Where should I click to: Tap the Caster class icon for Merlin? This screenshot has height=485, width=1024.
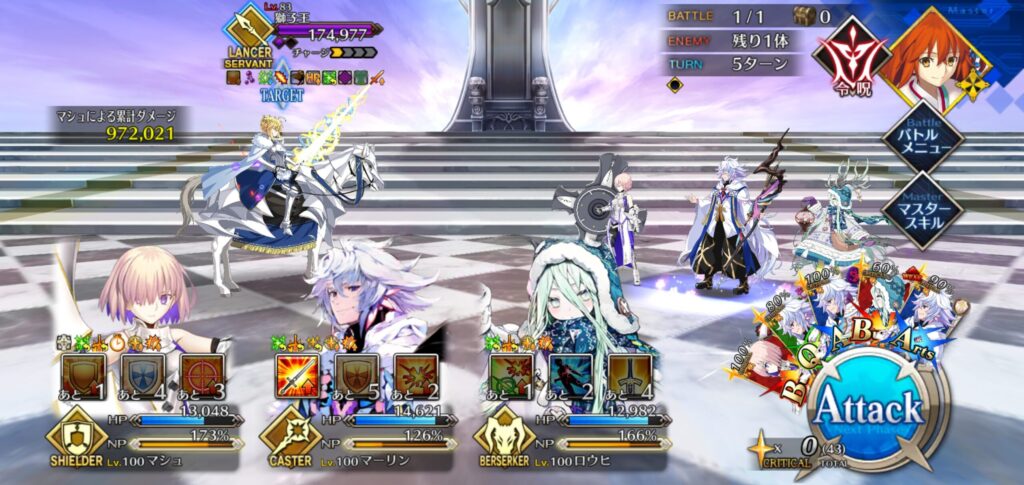(x=289, y=438)
